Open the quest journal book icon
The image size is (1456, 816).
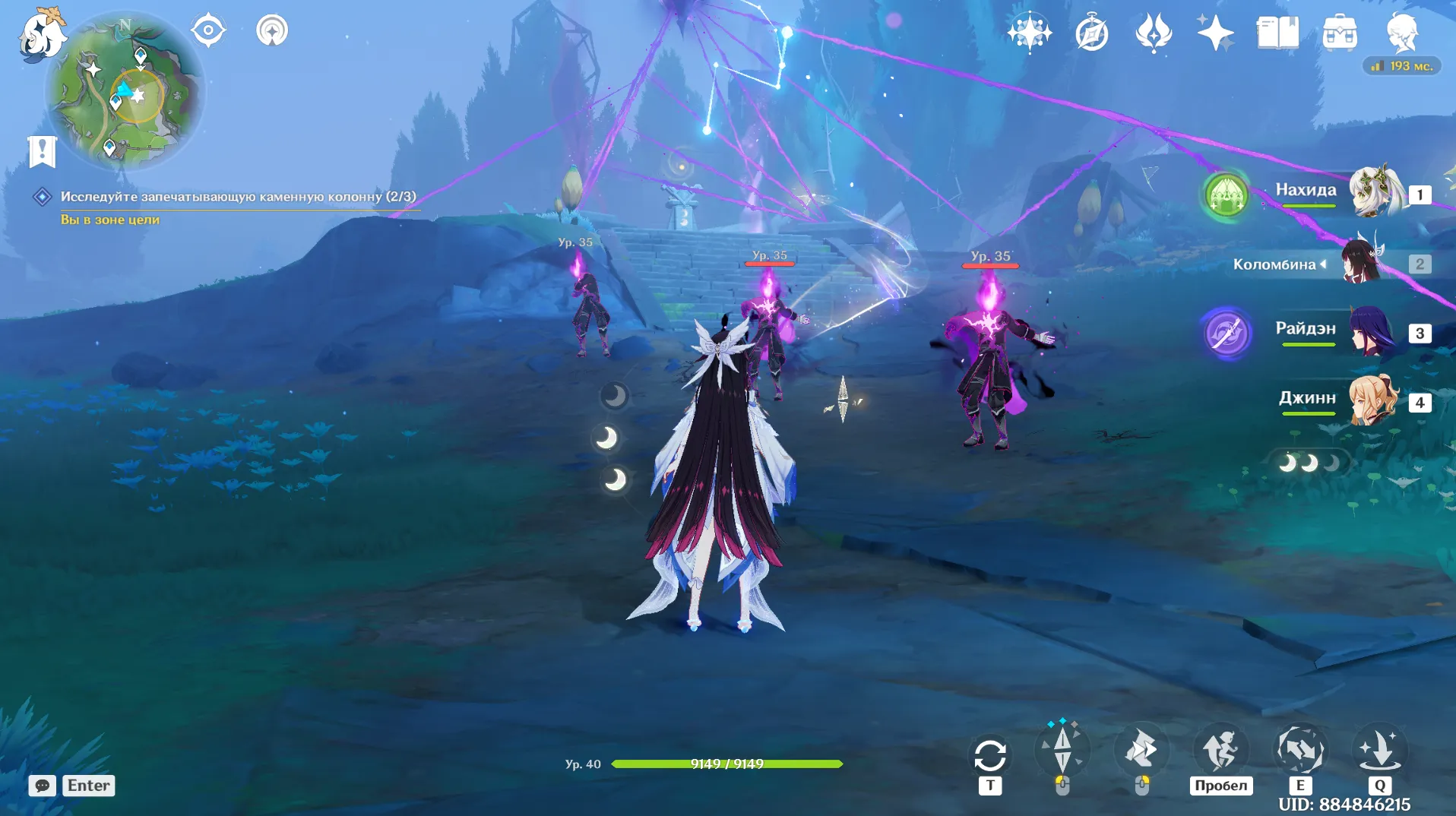coord(1279,31)
